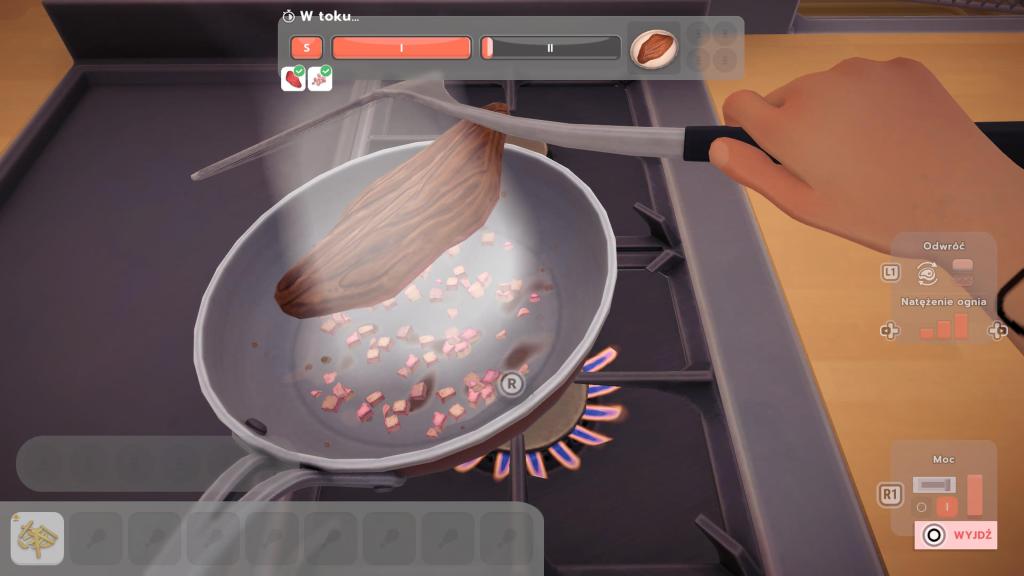Select the fries slot in the hotbar
This screenshot has height=576, width=1024.
[37, 538]
